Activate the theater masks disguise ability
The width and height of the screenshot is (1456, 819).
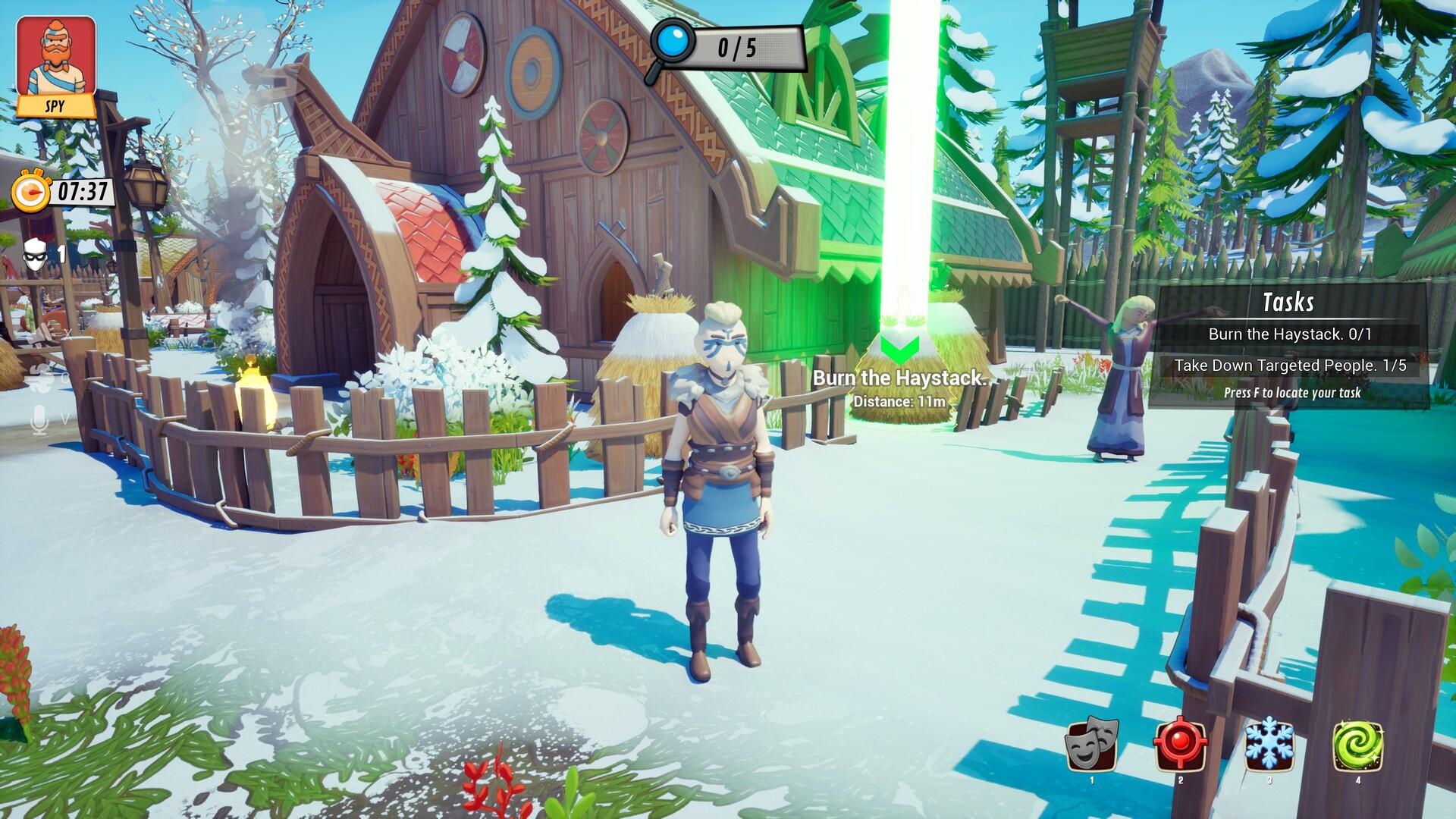pyautogui.click(x=1092, y=745)
